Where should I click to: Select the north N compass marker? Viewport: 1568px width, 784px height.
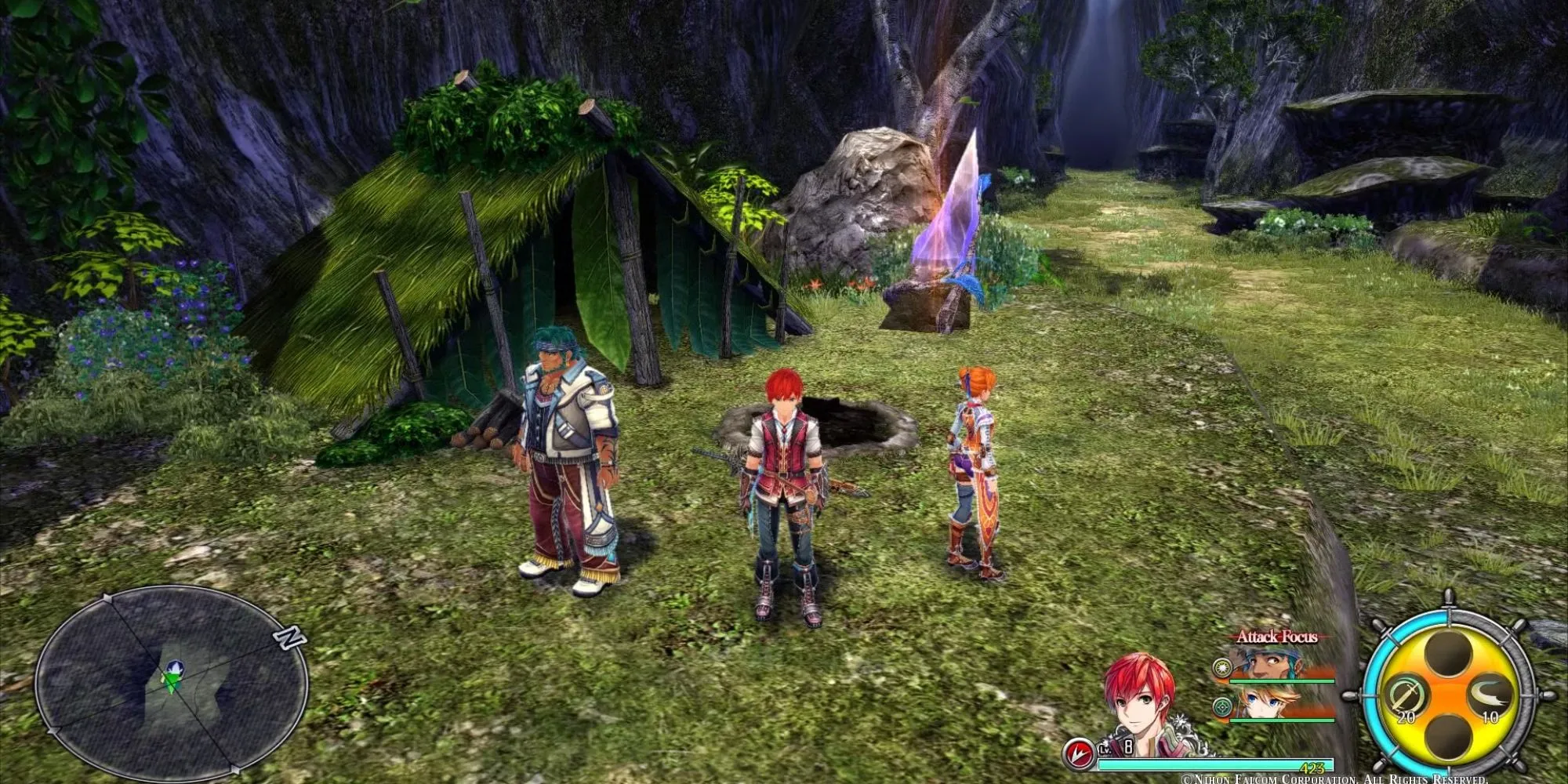(289, 638)
